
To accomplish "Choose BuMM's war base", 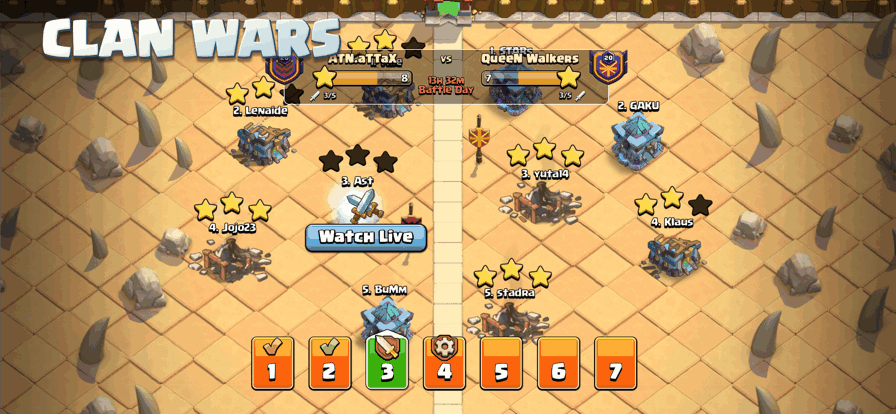I will (386, 316).
